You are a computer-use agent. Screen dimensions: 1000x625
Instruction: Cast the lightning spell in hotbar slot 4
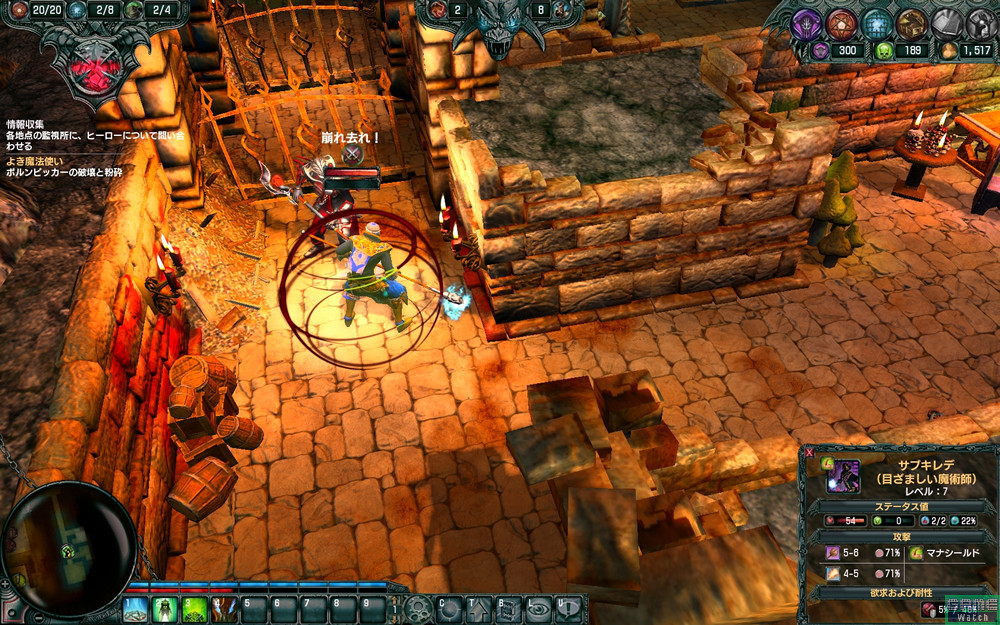(224, 609)
